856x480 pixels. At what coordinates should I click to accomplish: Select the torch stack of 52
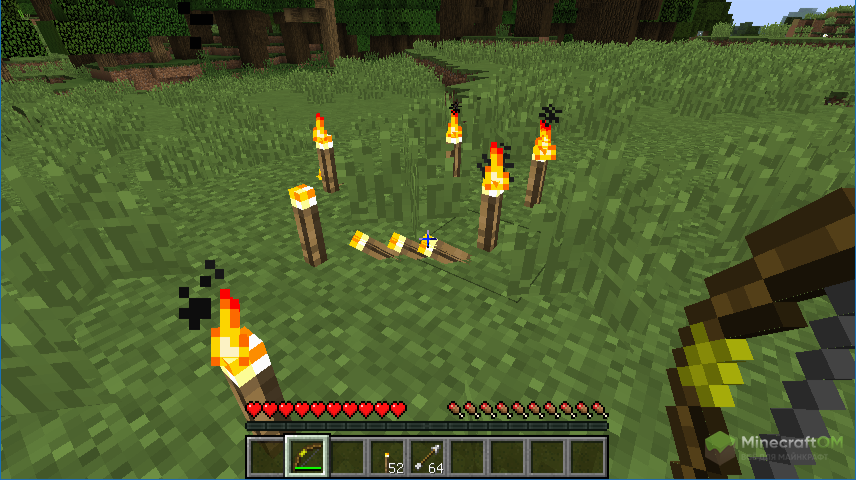coord(387,457)
